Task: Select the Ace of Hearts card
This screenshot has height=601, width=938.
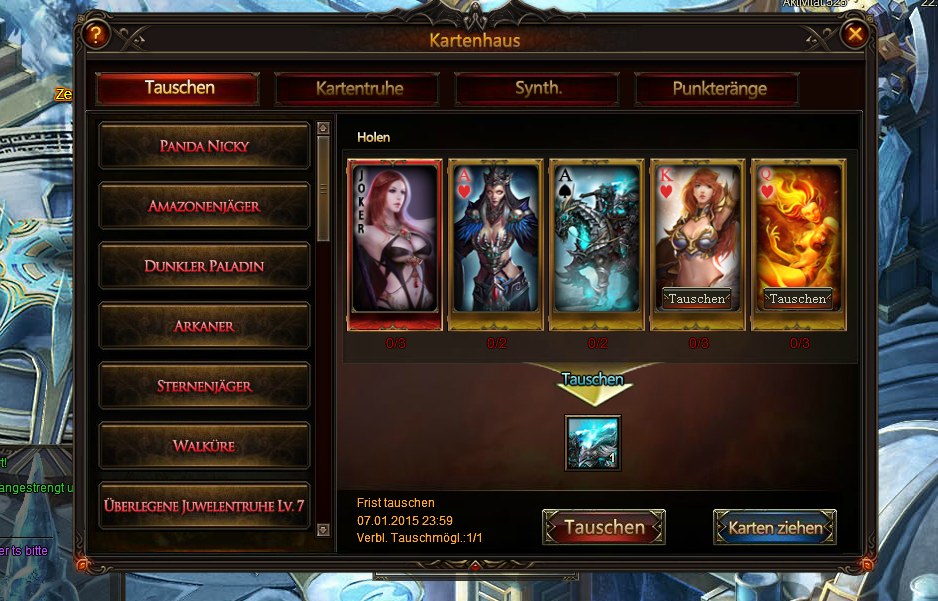Action: (495, 240)
